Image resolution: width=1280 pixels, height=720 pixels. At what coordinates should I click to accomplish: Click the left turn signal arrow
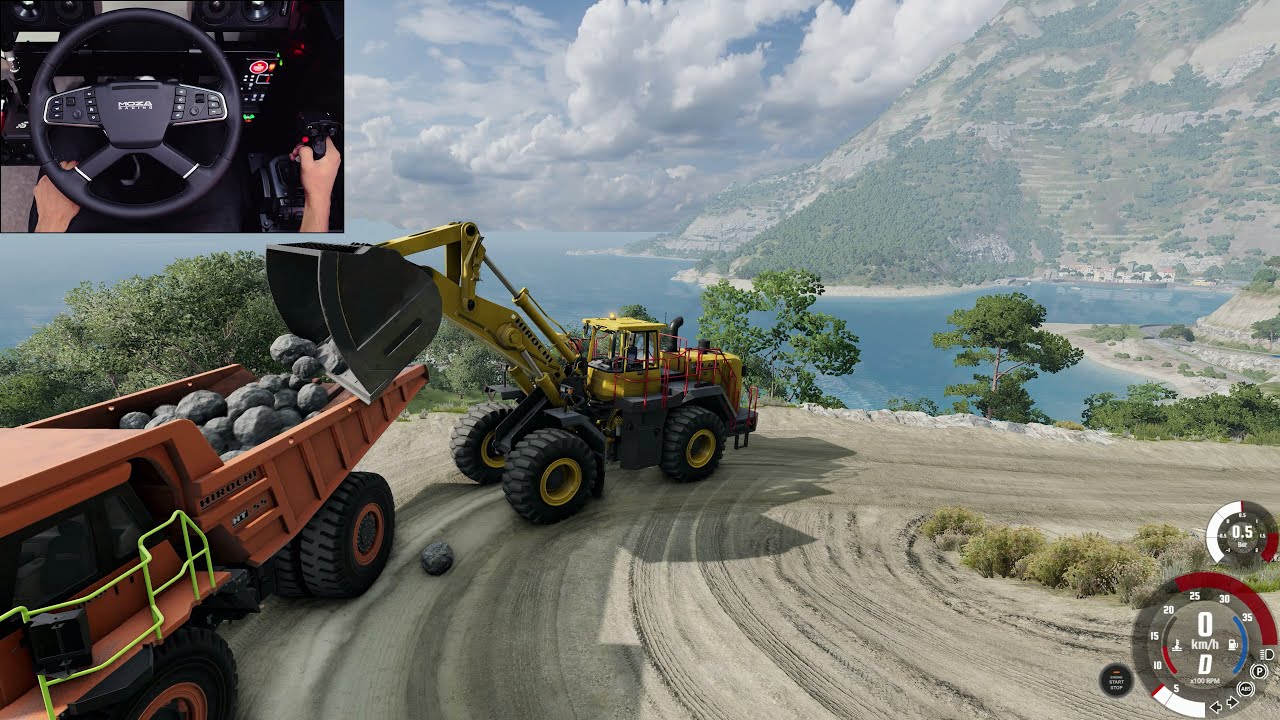[1216, 706]
